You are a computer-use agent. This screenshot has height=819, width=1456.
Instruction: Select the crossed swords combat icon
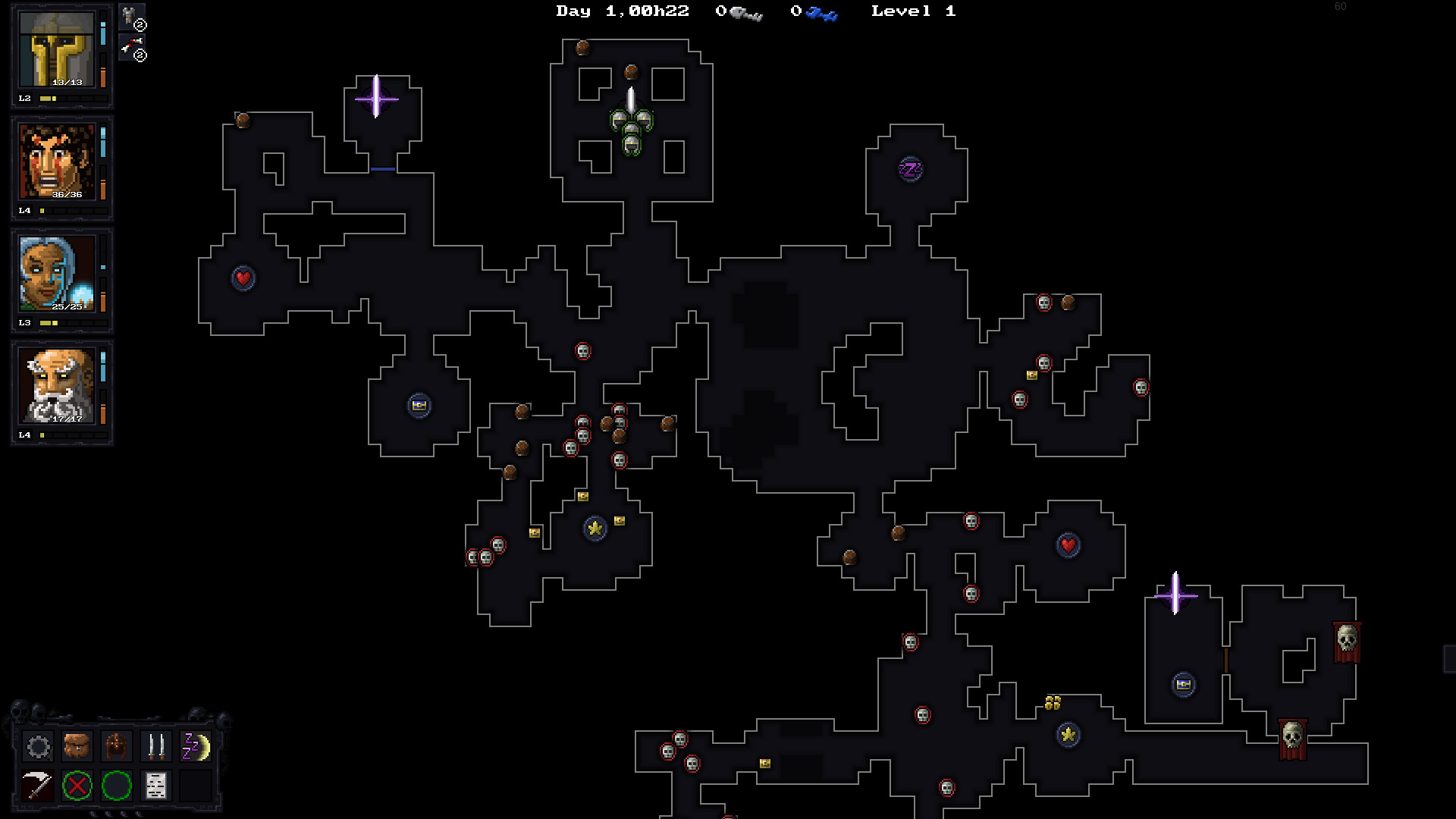[155, 747]
